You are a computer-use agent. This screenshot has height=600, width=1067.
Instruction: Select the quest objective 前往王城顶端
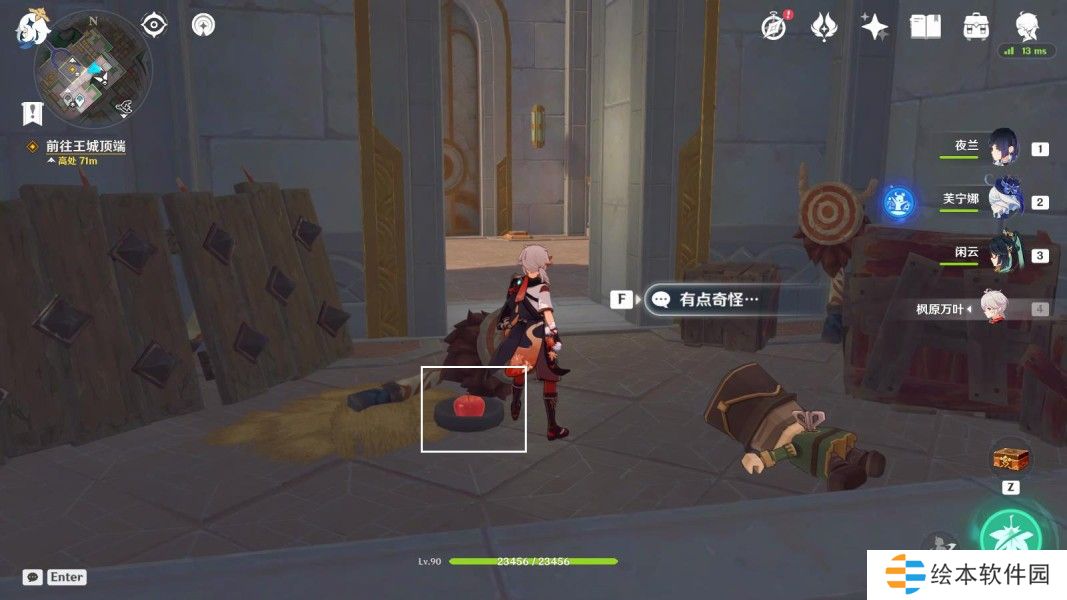point(84,146)
